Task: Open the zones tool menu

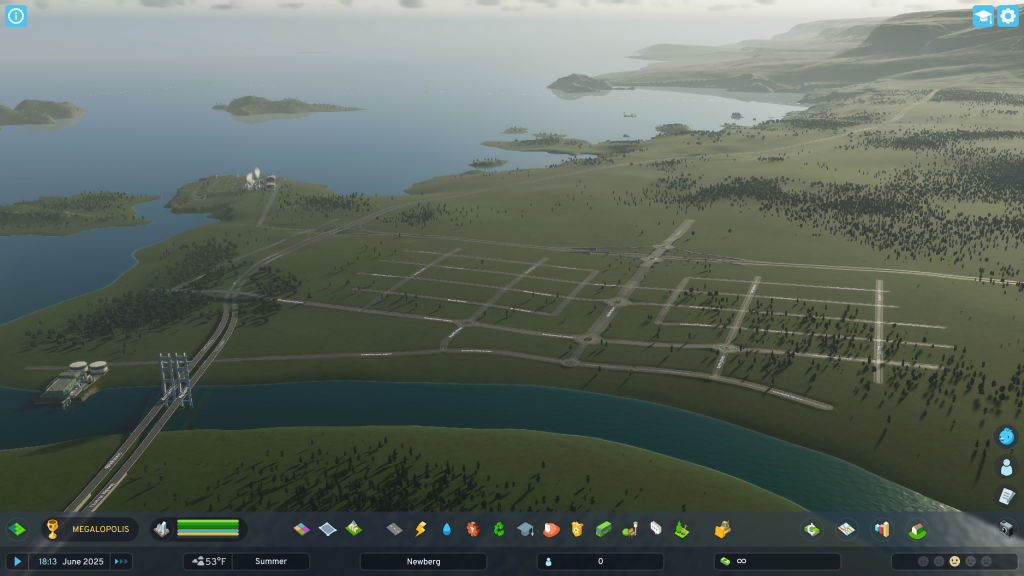Action: 301,529
